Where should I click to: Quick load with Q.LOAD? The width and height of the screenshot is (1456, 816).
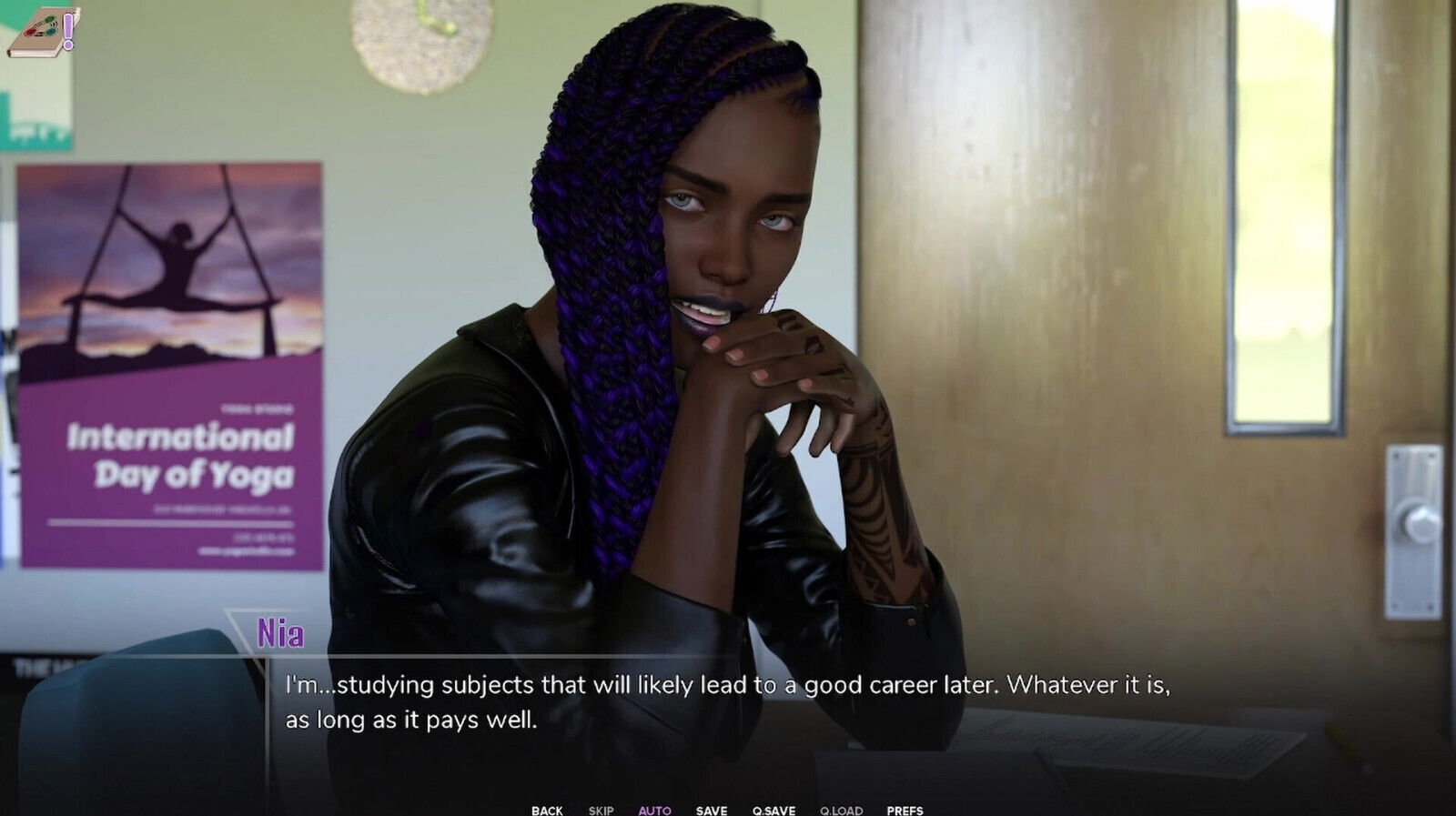pyautogui.click(x=841, y=810)
